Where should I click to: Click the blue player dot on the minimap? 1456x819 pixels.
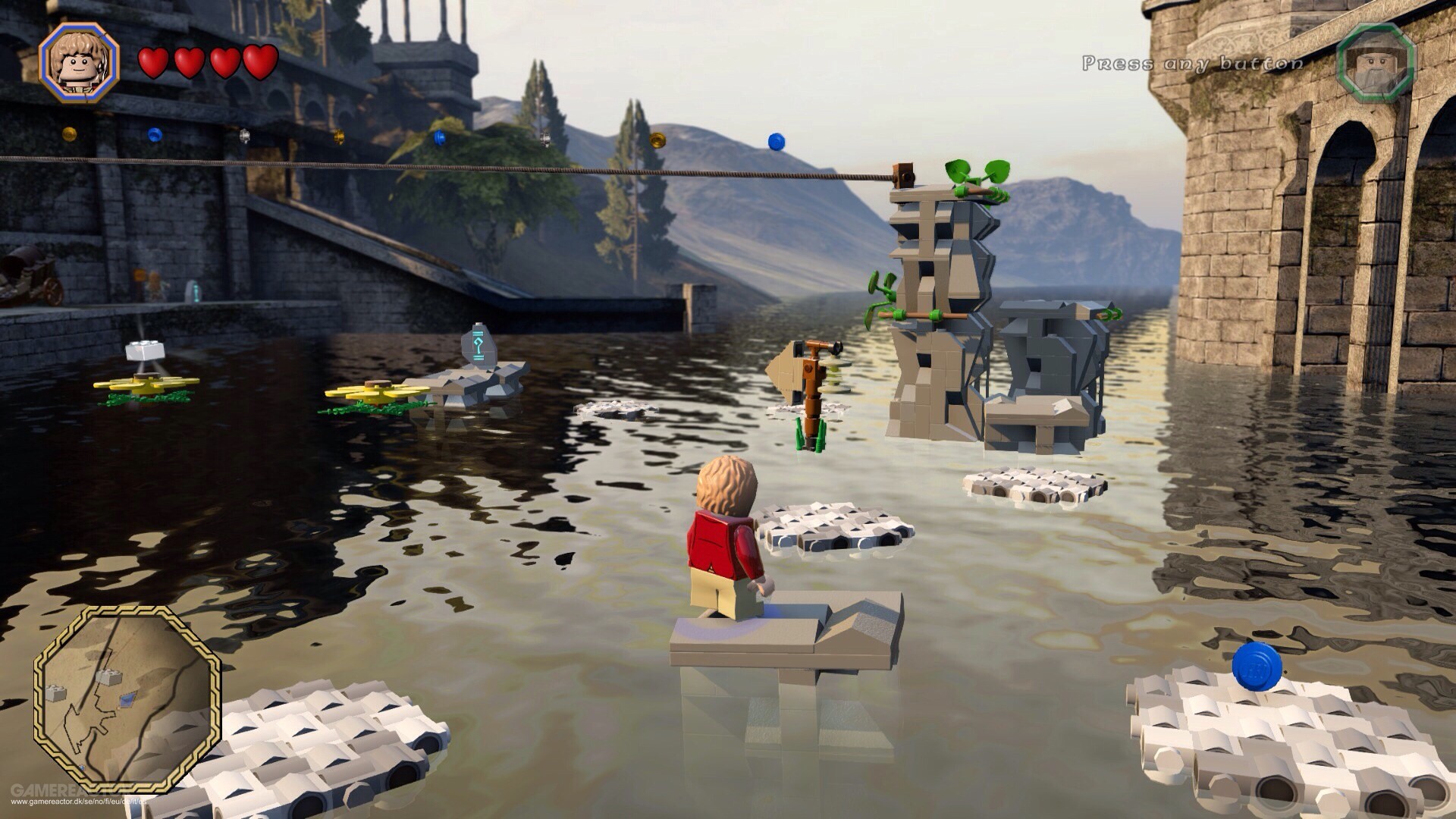pyautogui.click(x=81, y=767)
